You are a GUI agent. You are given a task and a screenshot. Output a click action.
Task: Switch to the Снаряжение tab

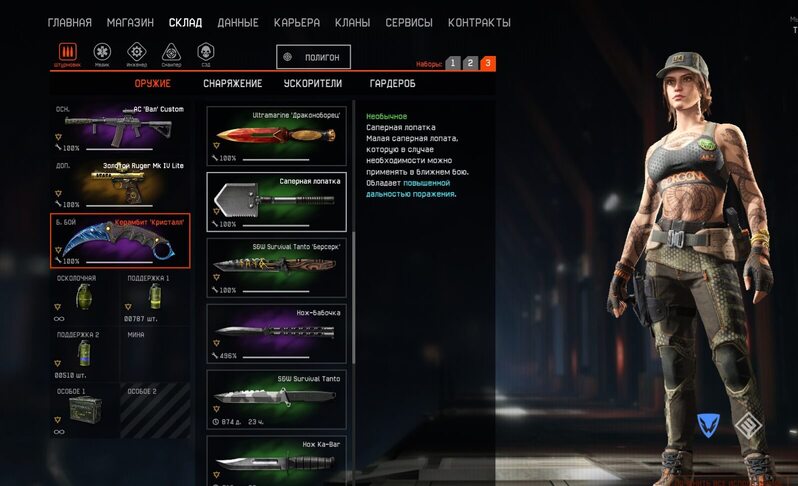pos(232,84)
